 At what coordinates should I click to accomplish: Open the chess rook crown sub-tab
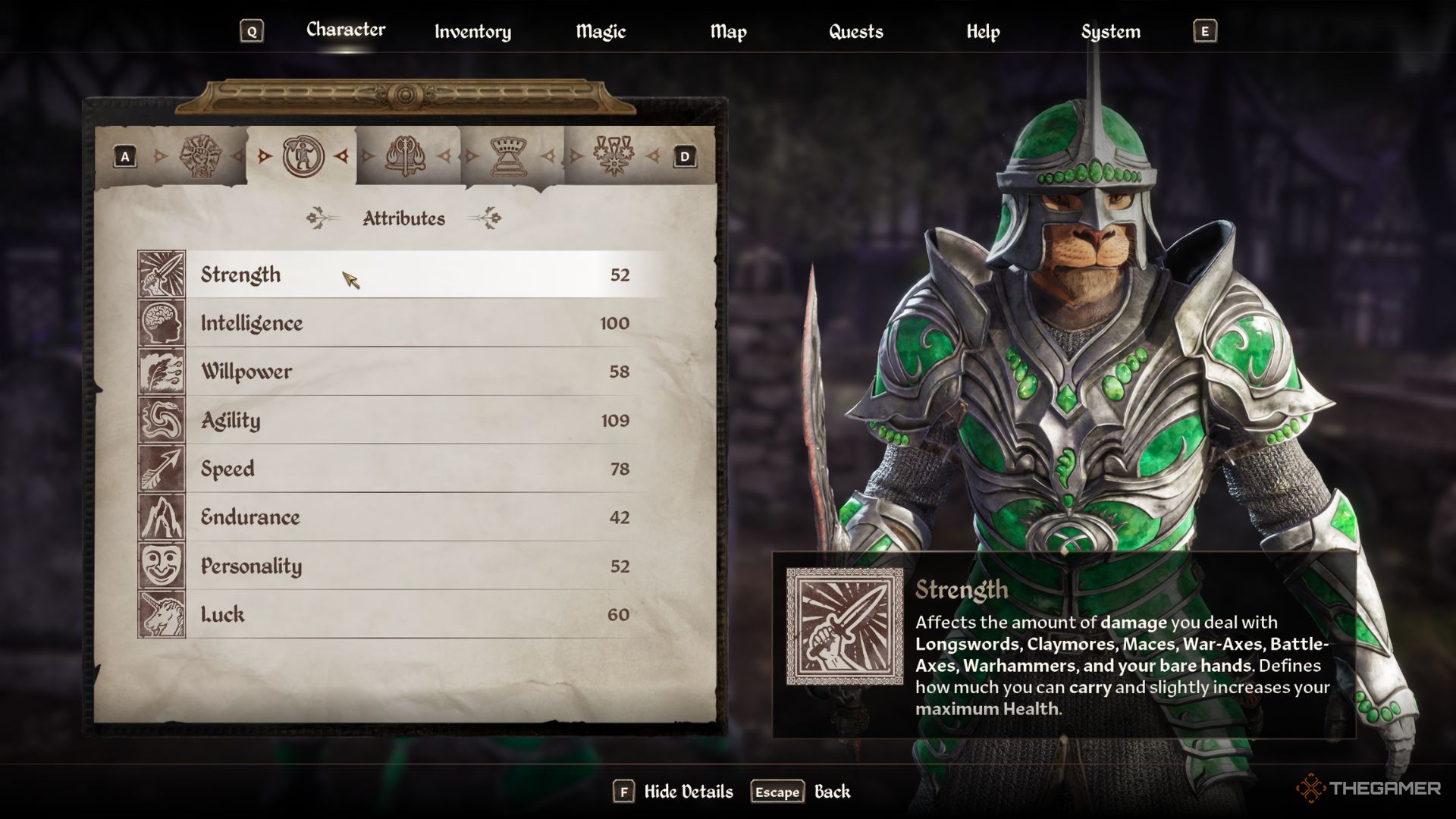click(509, 156)
